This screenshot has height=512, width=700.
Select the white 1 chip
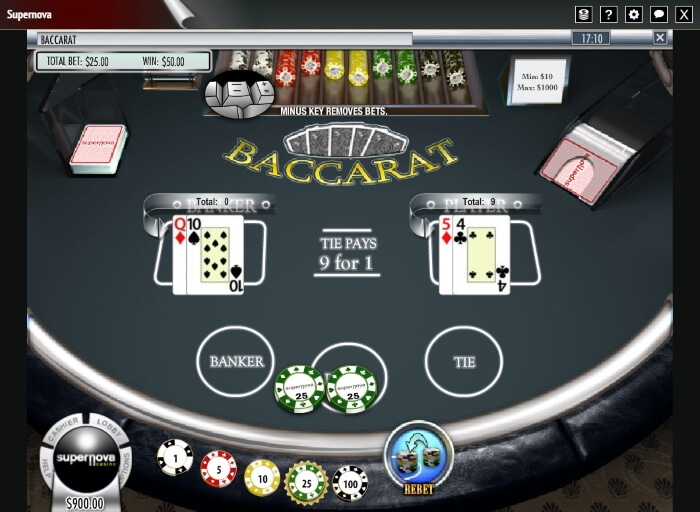tap(175, 457)
